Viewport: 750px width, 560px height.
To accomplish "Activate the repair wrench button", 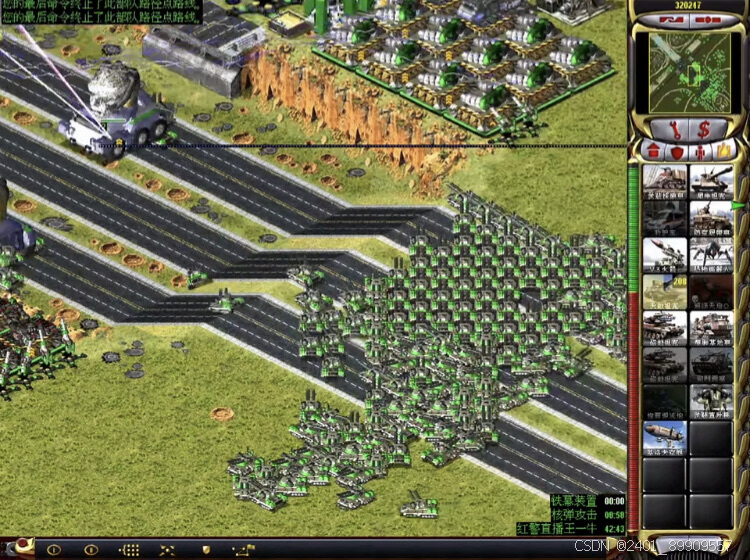I will 666,128.
